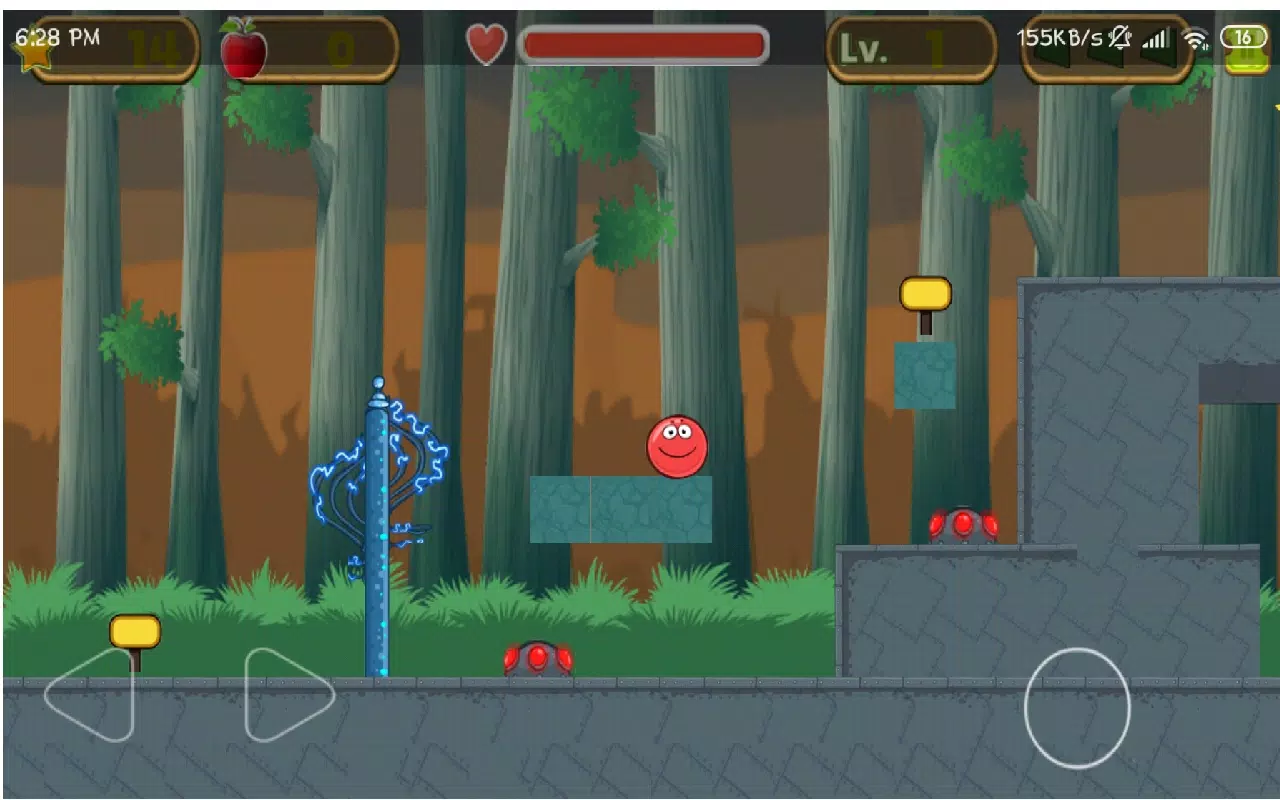Click the yellow sign near the arrows
This screenshot has height=800, width=1280.
tap(133, 632)
